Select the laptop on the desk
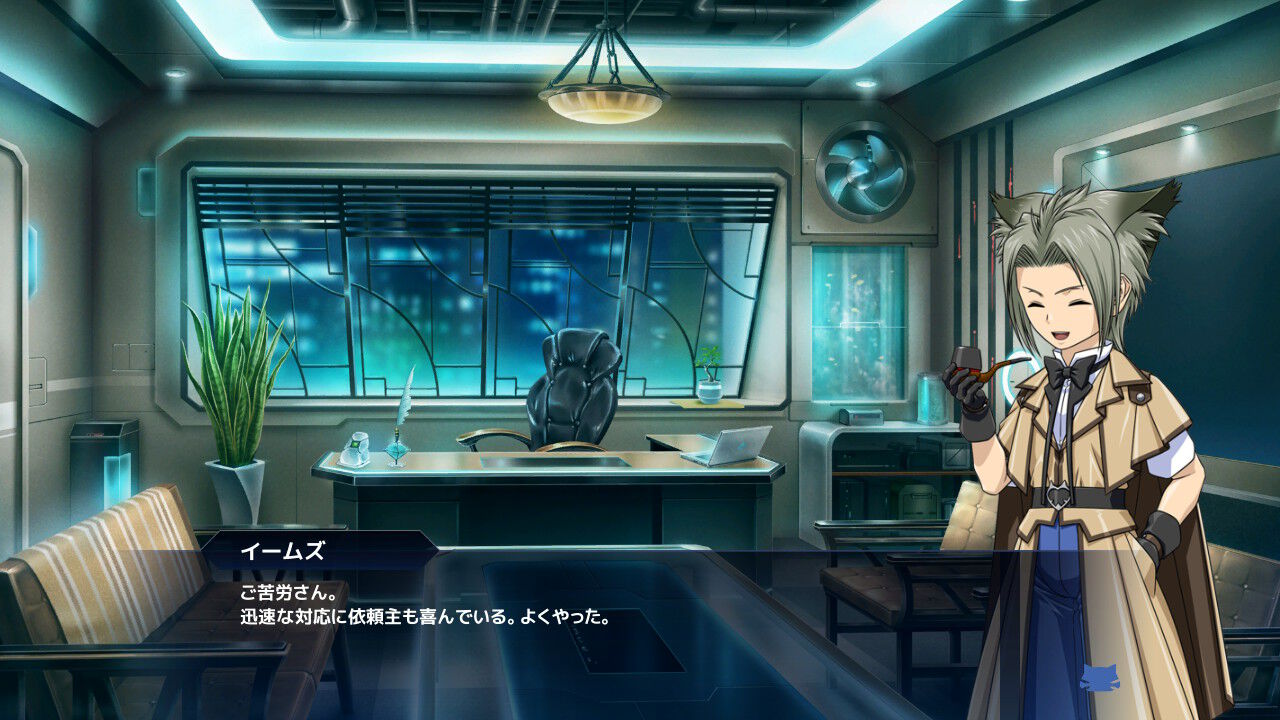The height and width of the screenshot is (720, 1280). tap(725, 447)
